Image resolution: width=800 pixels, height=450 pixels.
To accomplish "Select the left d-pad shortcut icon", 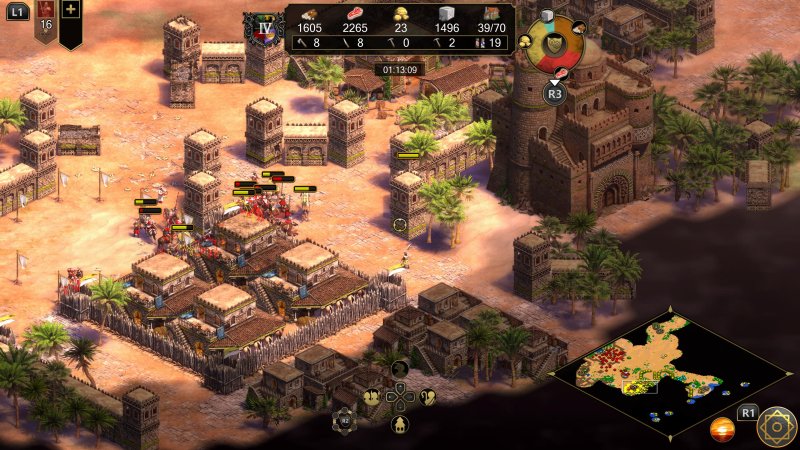I will [x=373, y=396].
